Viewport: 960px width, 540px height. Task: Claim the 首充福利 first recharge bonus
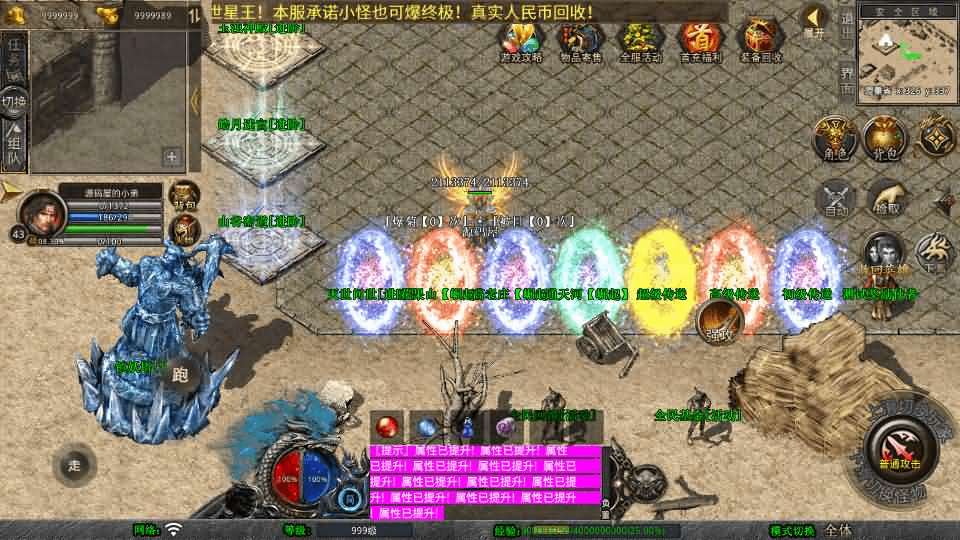click(699, 39)
